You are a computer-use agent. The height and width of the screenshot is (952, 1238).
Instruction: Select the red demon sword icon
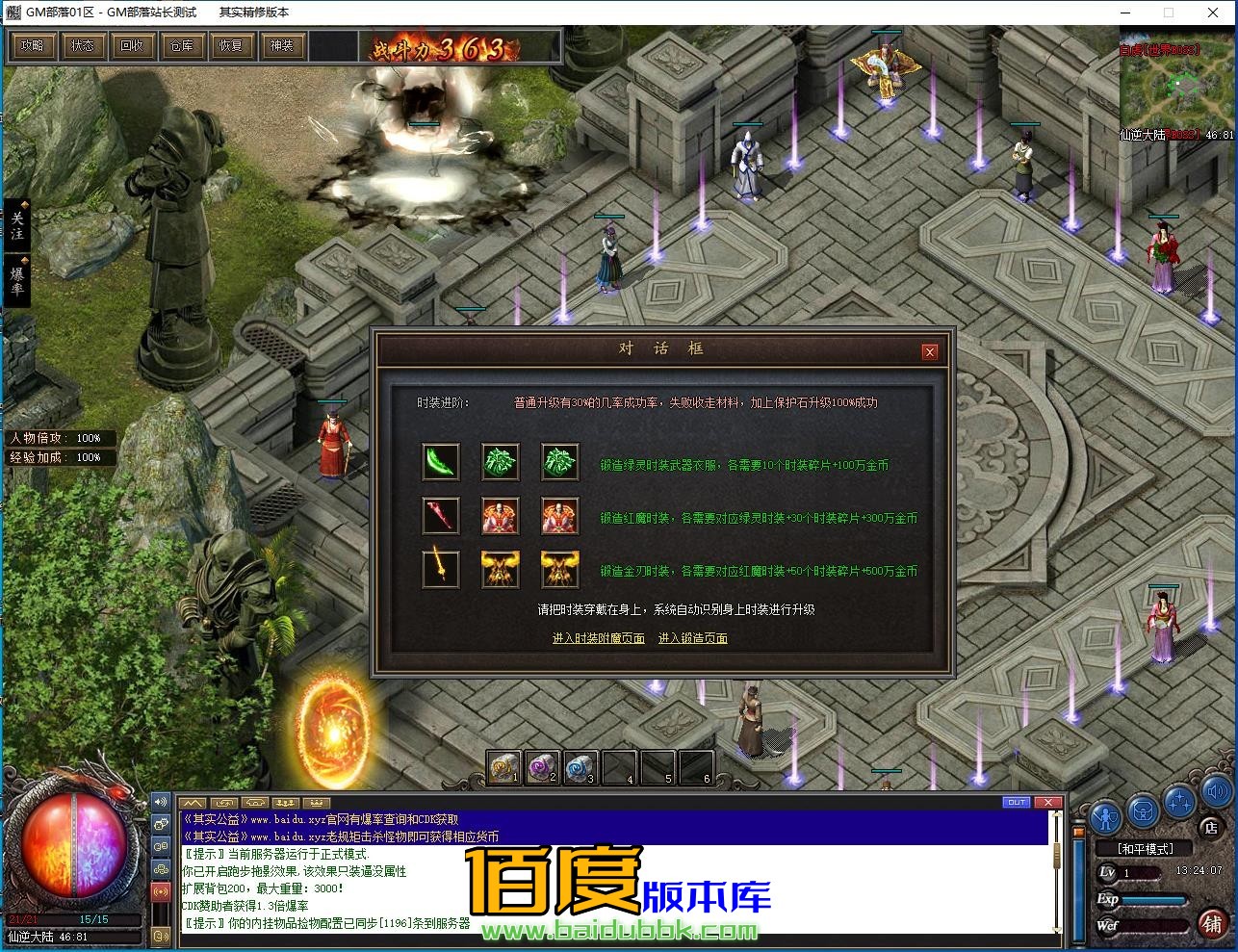(441, 516)
